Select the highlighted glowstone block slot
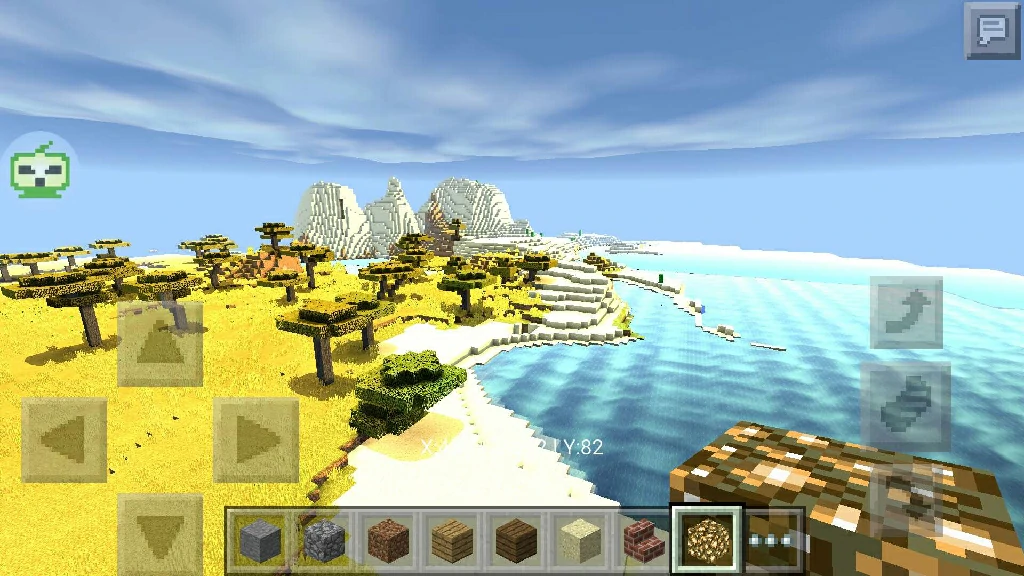The height and width of the screenshot is (576, 1024). tap(708, 540)
